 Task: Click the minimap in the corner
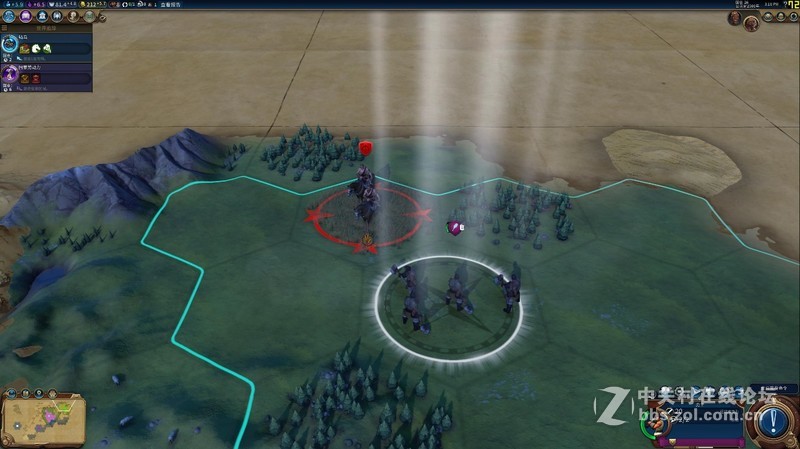[x=44, y=419]
